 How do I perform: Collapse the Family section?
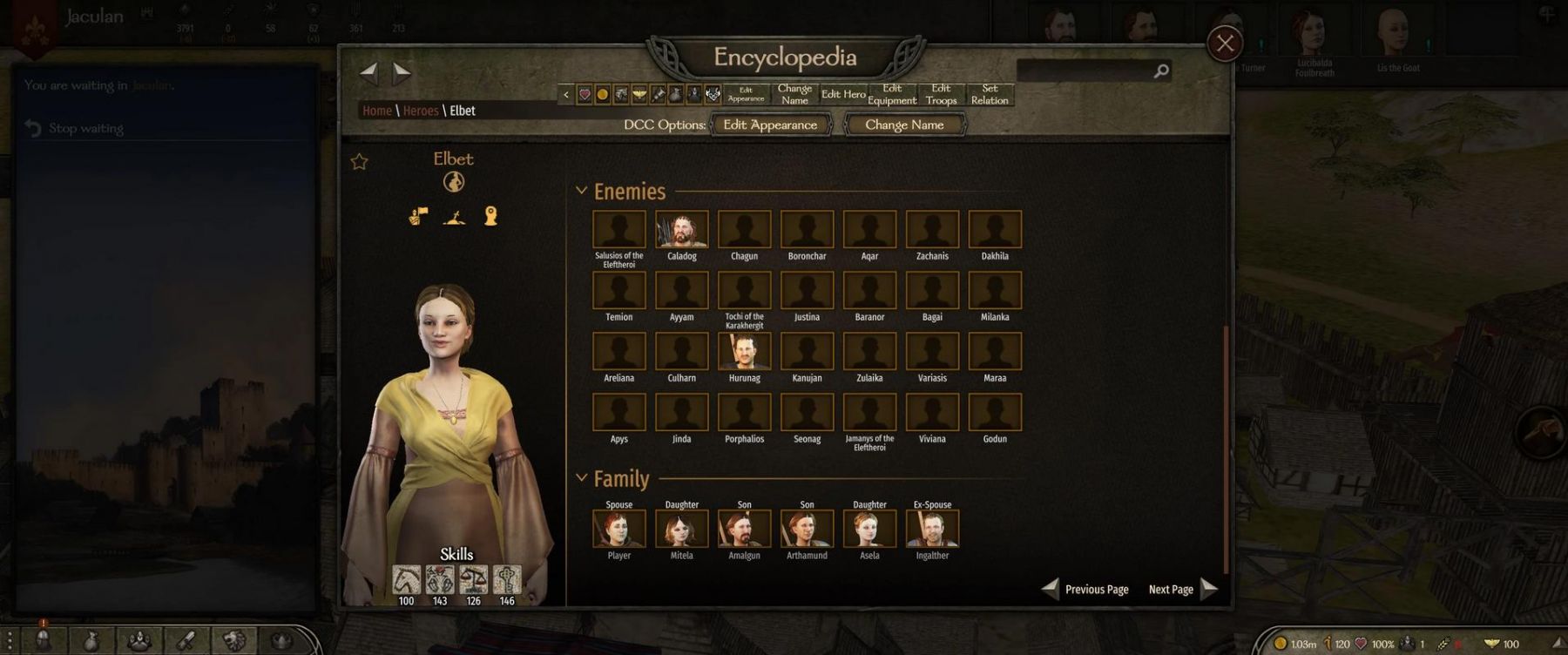pos(582,478)
